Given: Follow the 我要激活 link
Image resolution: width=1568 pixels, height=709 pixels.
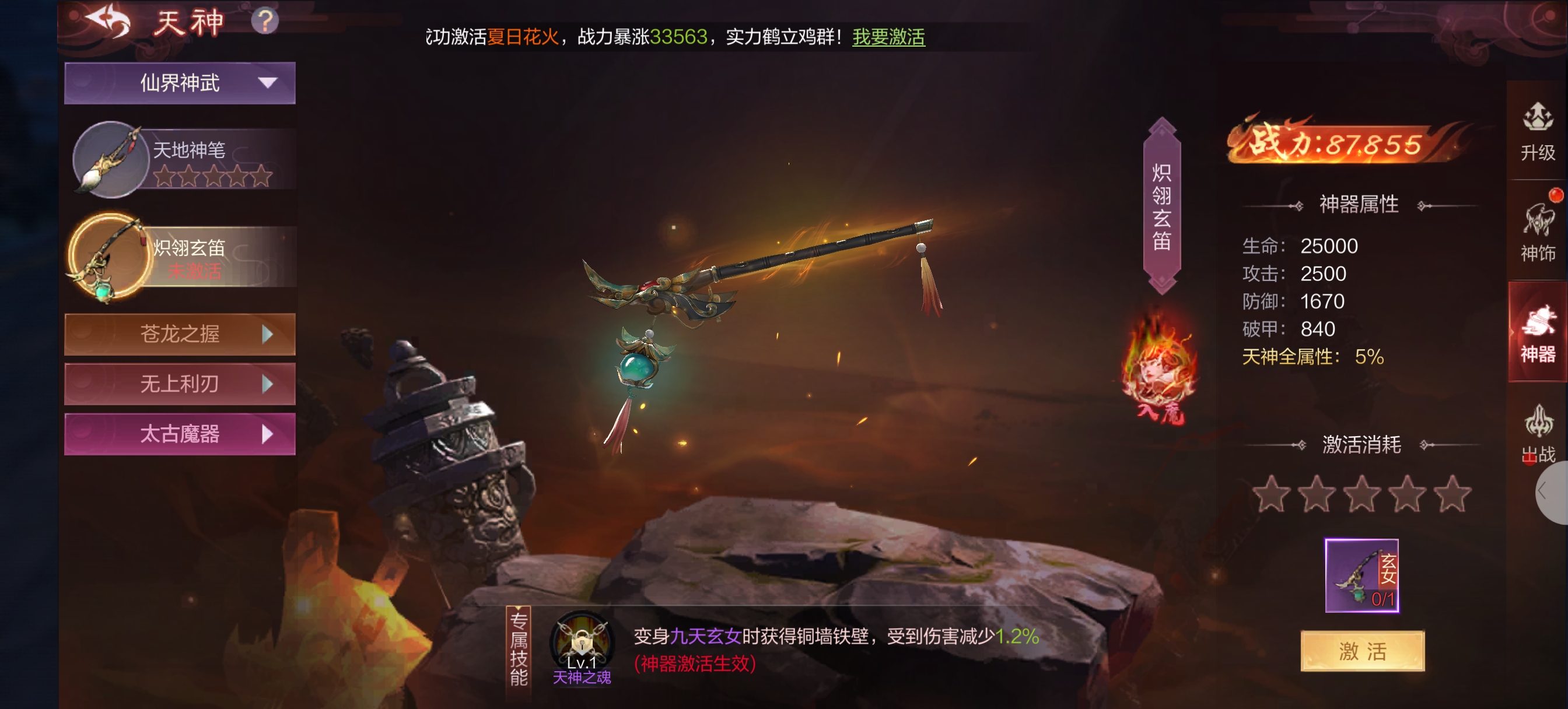Looking at the screenshot, I should click(x=888, y=37).
